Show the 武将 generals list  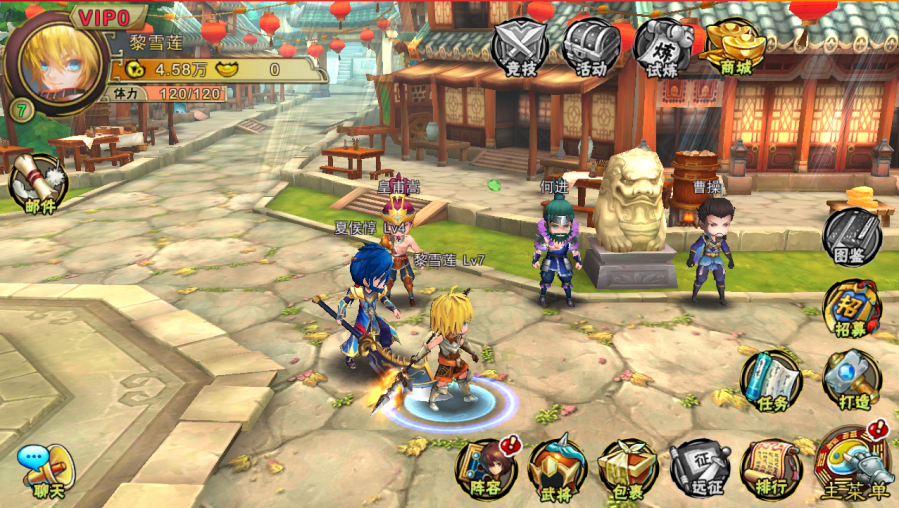(556, 468)
